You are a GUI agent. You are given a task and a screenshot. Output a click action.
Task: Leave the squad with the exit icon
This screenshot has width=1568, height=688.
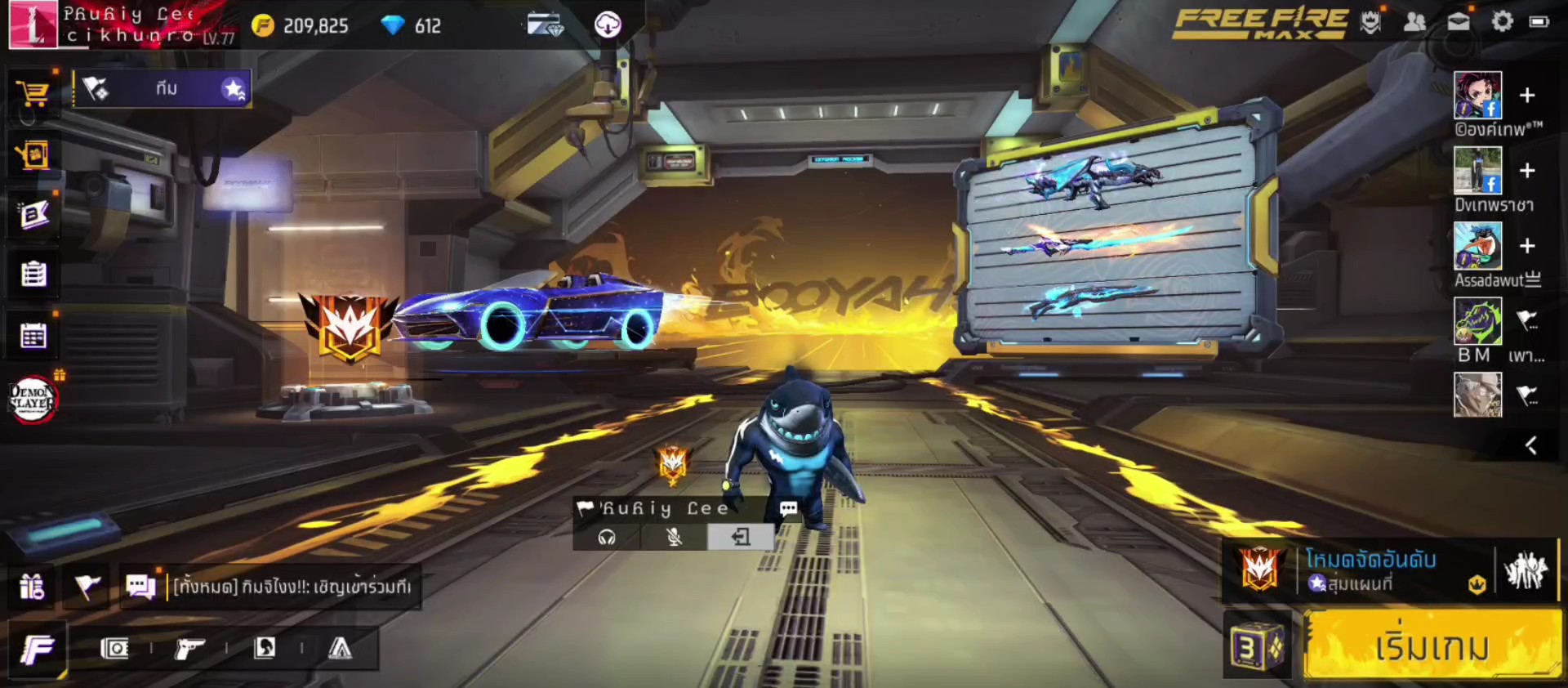click(741, 537)
